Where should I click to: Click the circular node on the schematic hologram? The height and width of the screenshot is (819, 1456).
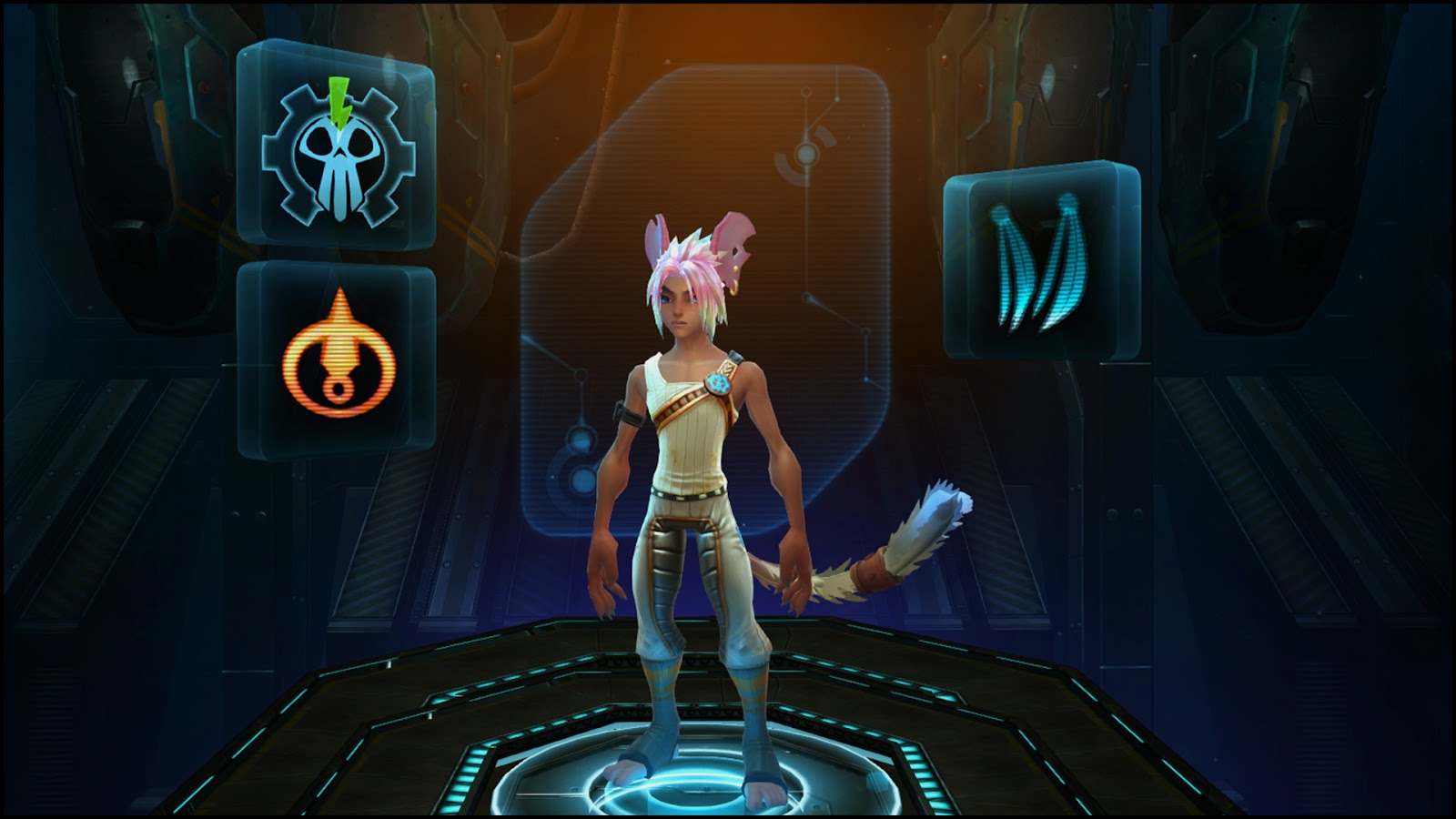(x=804, y=153)
